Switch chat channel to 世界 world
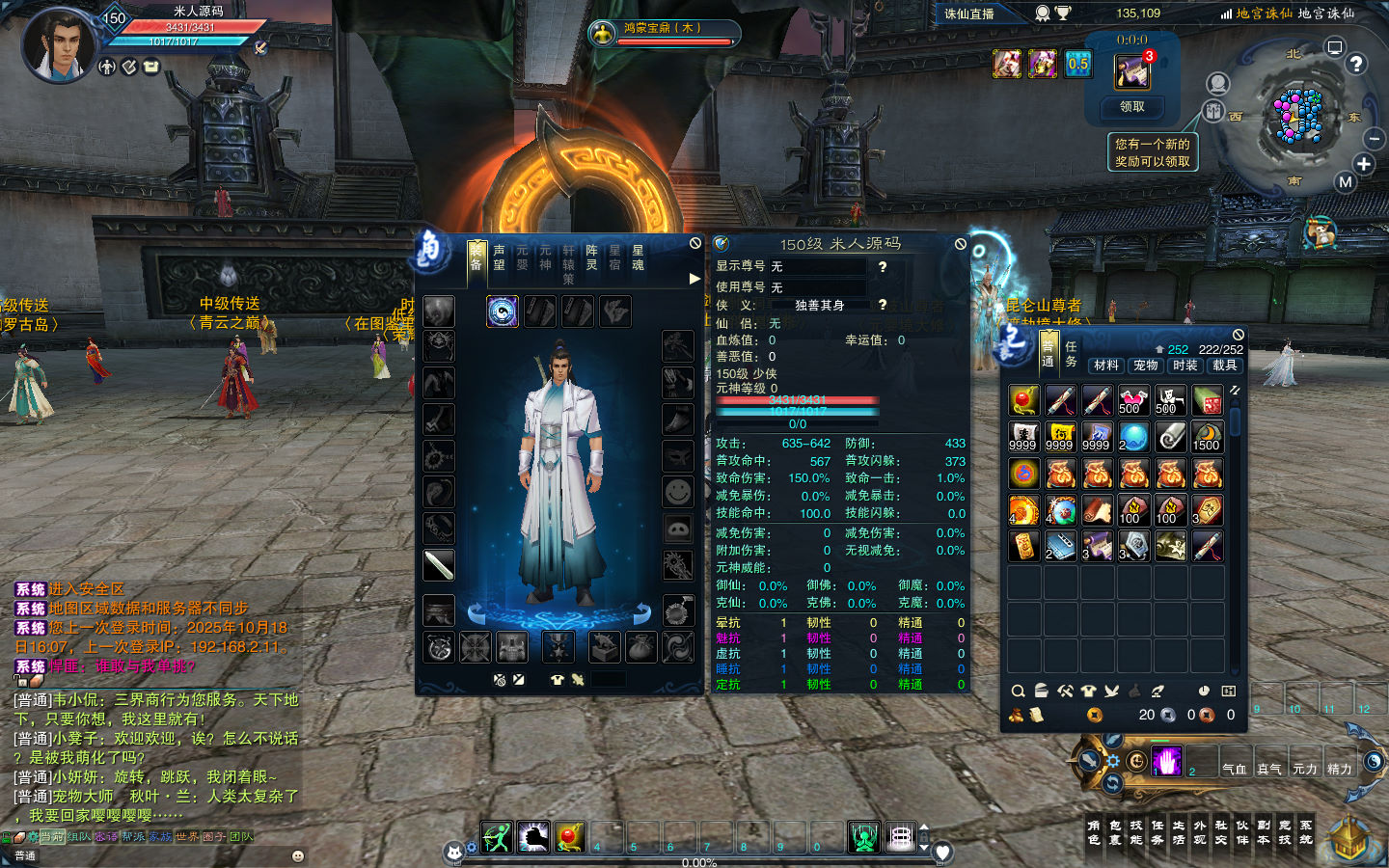The width and height of the screenshot is (1389, 868). click(x=187, y=837)
